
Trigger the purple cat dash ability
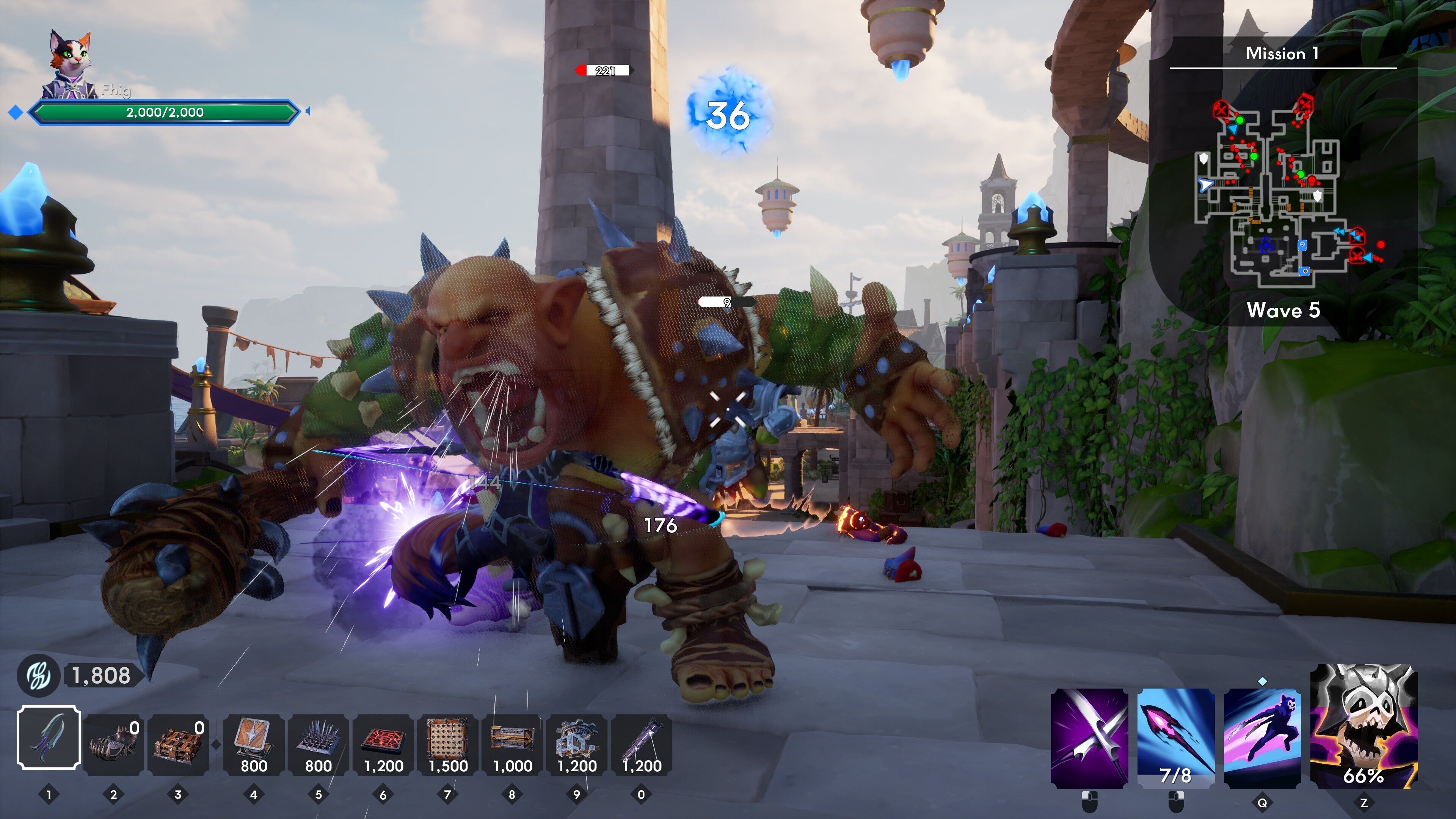(1262, 737)
